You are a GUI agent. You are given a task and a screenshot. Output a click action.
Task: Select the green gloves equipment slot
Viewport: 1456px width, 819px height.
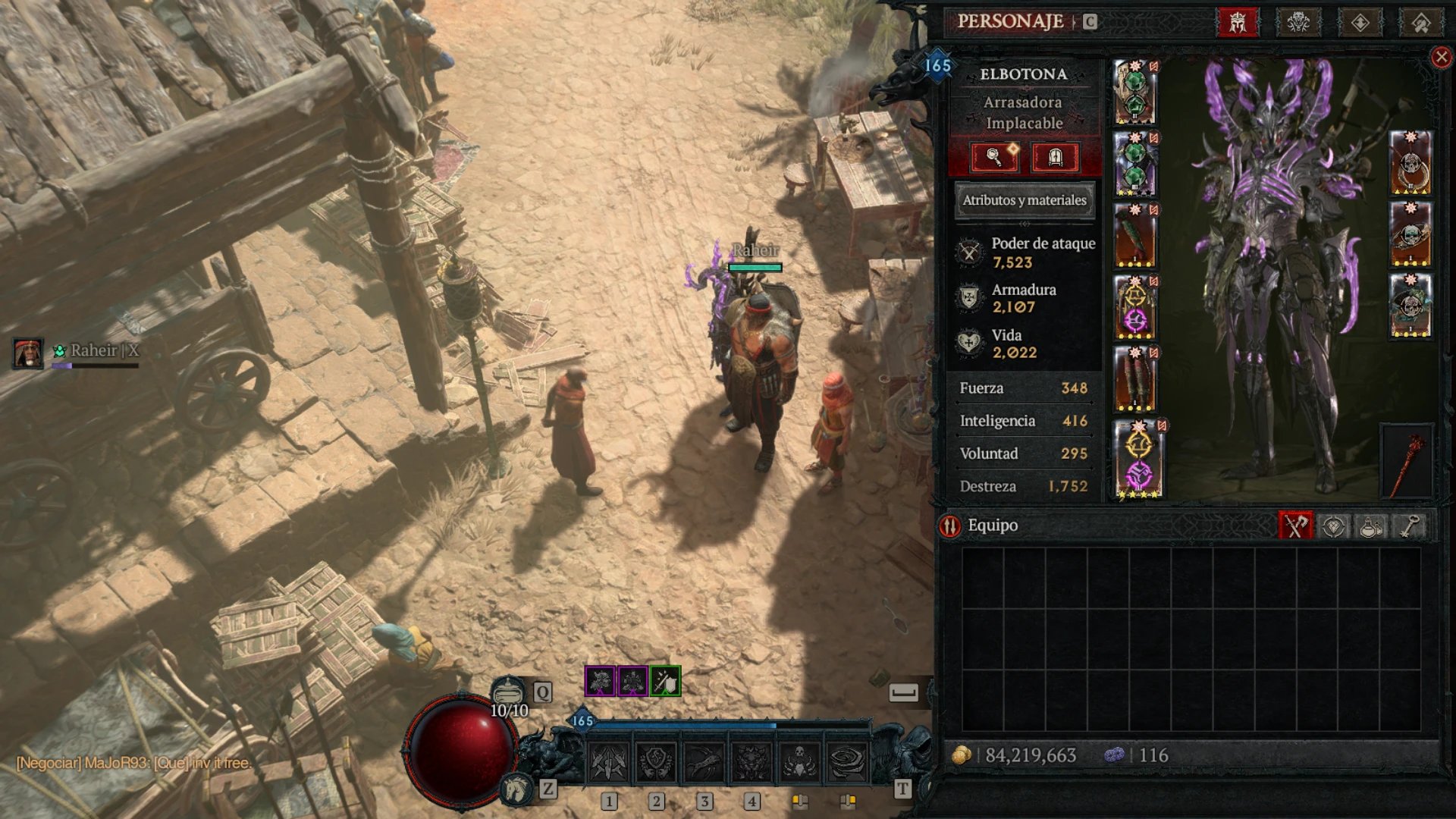click(x=1134, y=236)
